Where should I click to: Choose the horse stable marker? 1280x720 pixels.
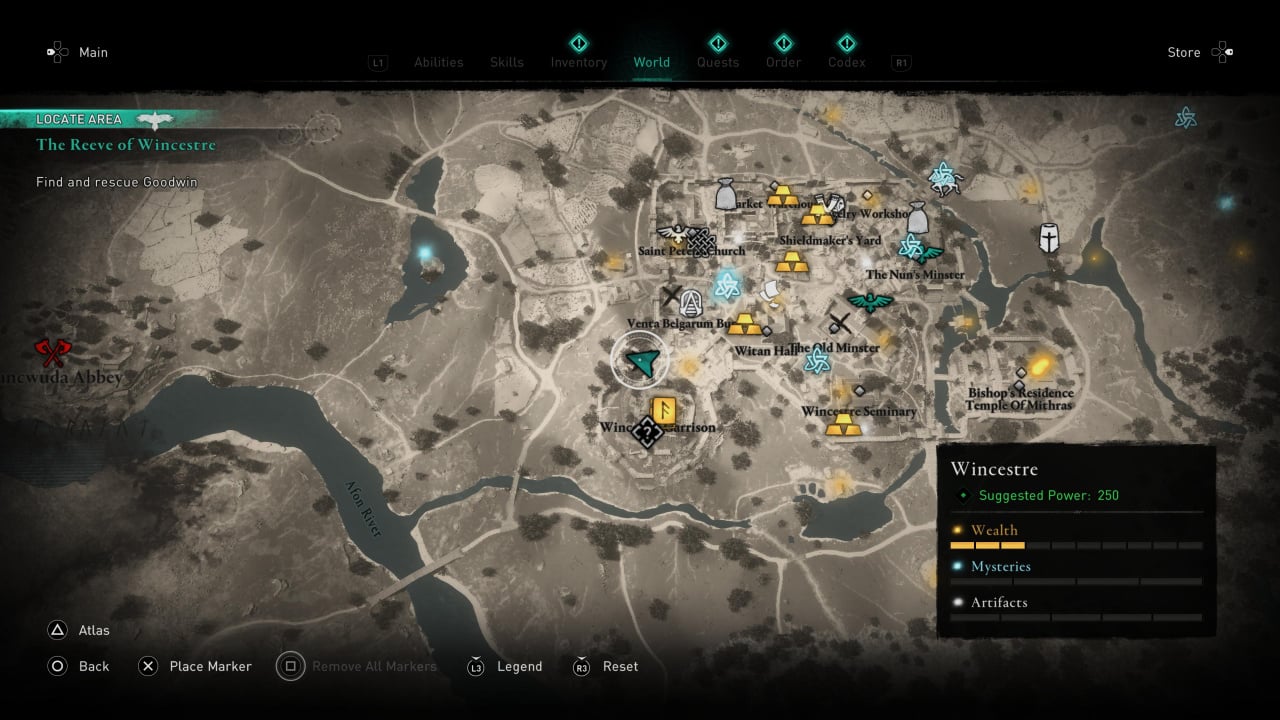tap(943, 178)
